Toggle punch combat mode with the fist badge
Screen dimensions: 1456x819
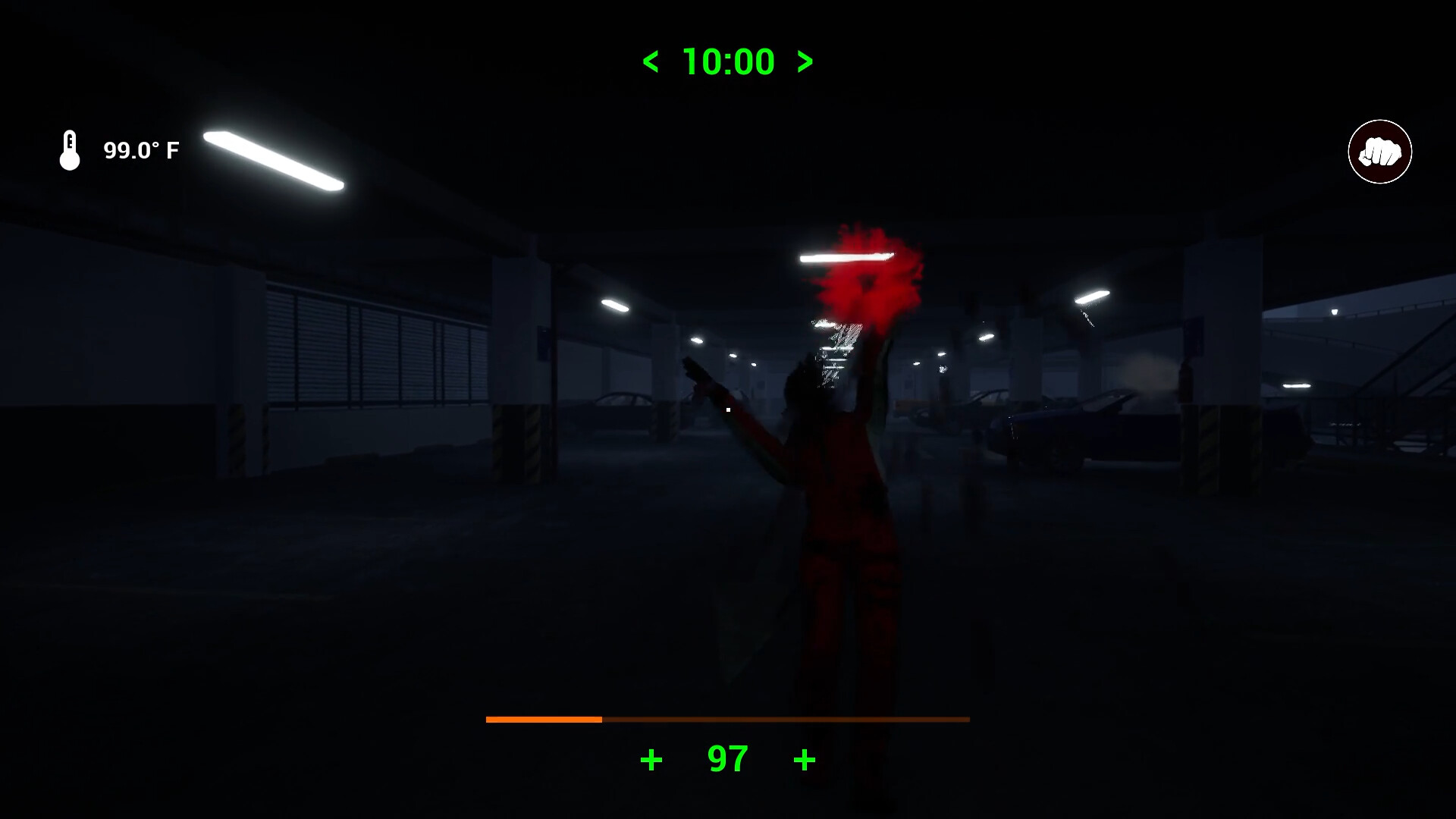tap(1379, 152)
